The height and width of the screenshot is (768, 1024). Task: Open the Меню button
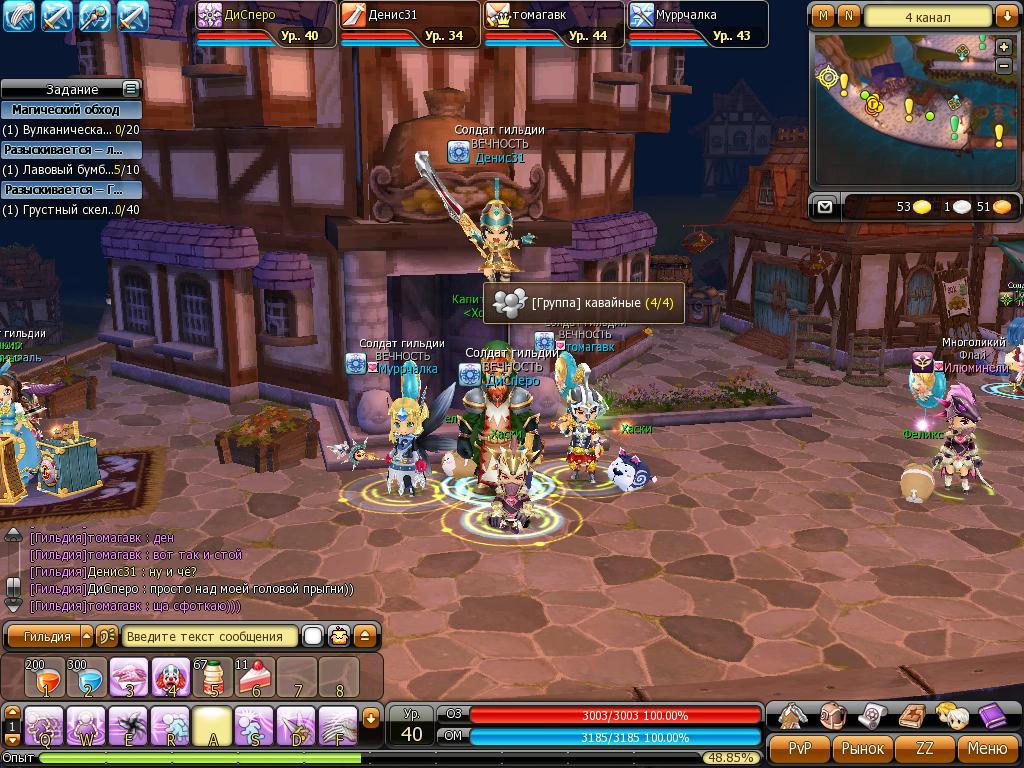(x=987, y=748)
